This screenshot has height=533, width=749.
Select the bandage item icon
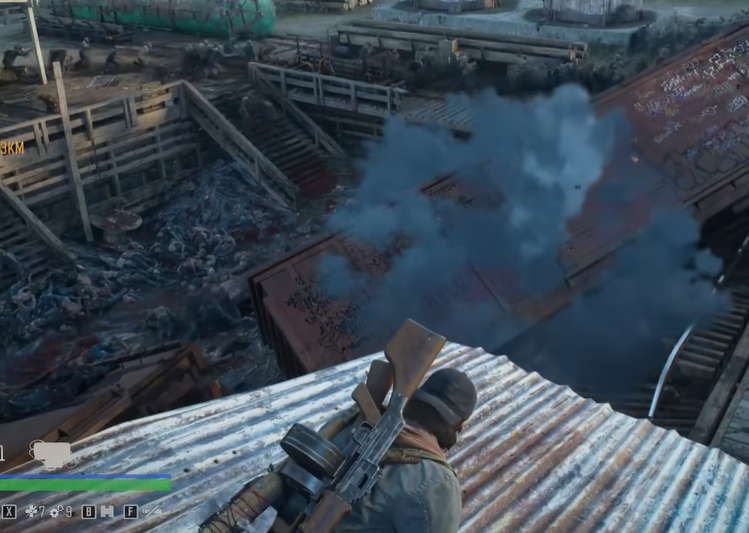tap(31, 511)
